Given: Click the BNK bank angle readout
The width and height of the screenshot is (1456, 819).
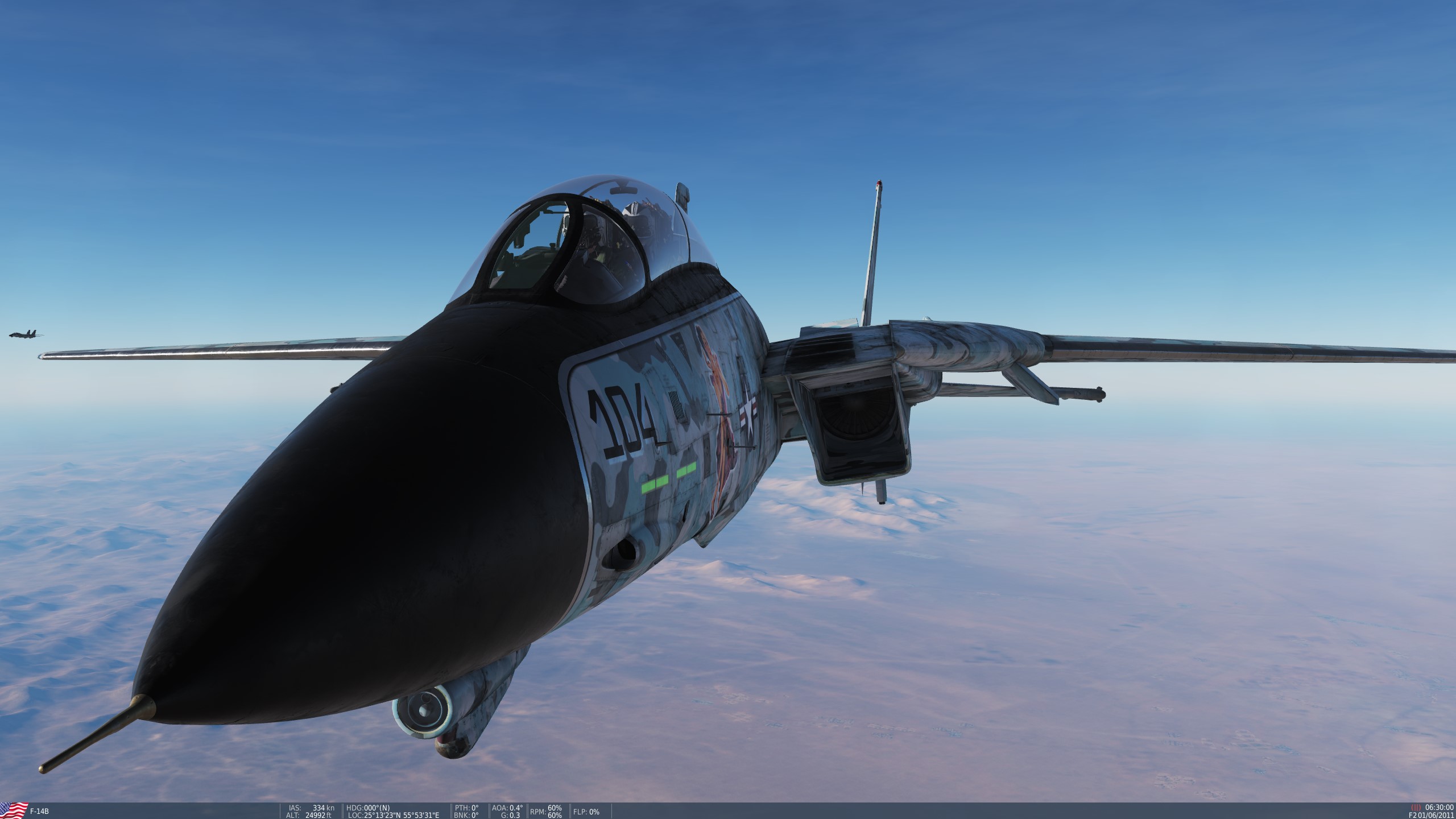Looking at the screenshot, I should (x=466, y=814).
